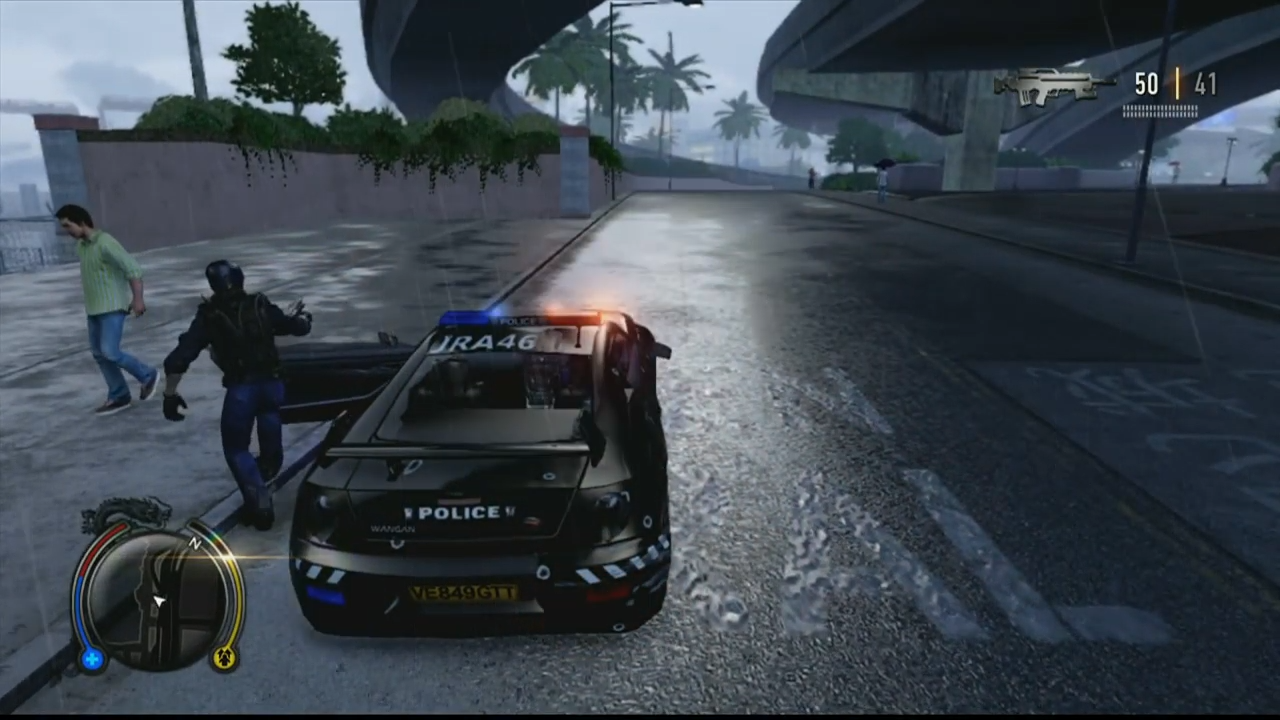The image size is (1280, 720).
Task: Click the POLICE label on the car trunk
Action: [459, 512]
